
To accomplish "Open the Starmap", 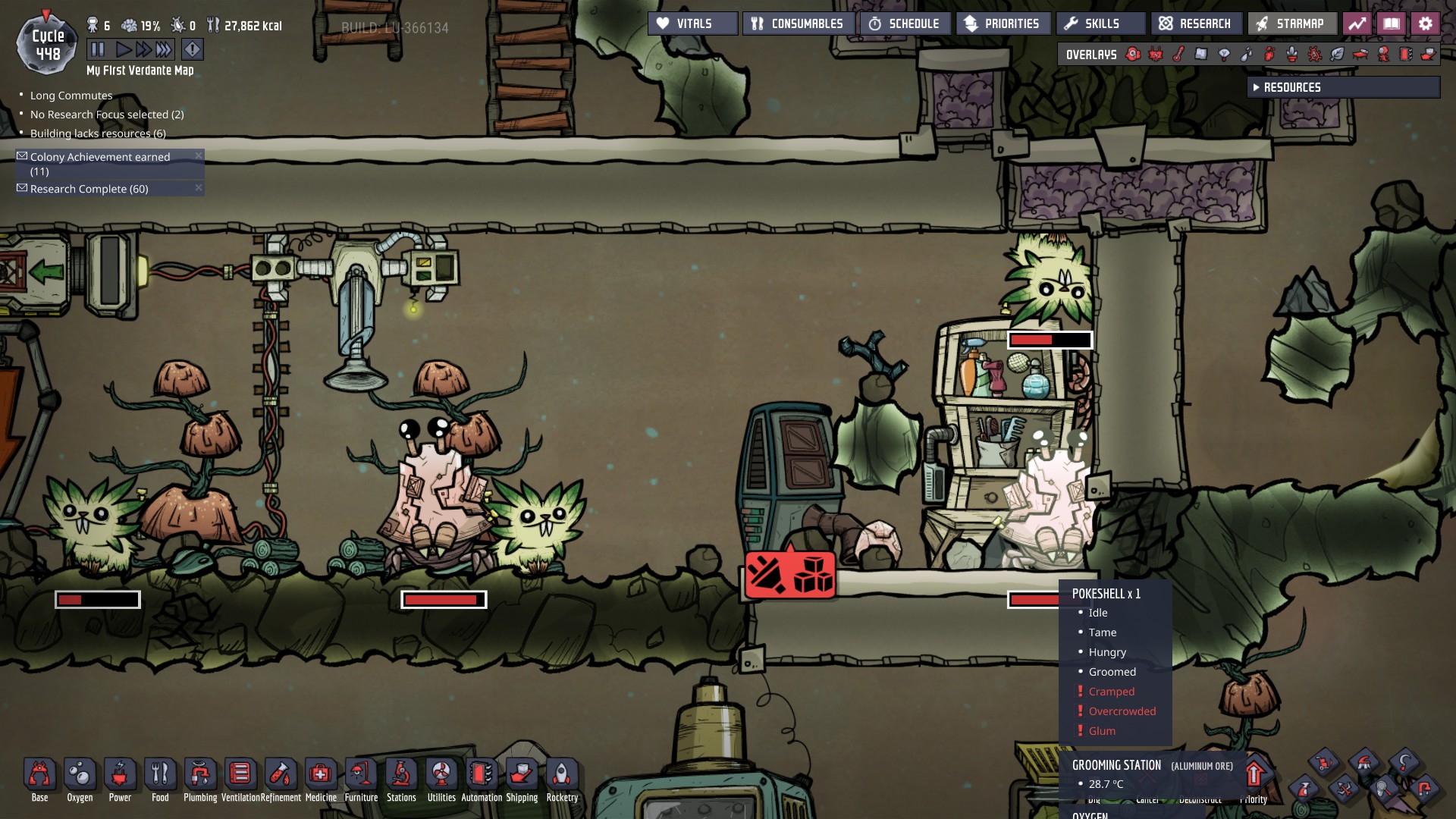I will tap(1291, 24).
